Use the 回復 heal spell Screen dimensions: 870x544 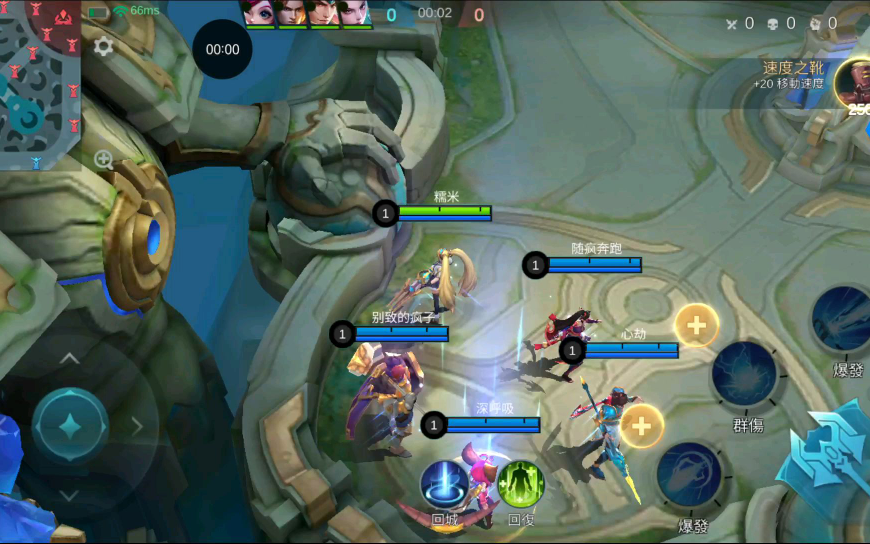(x=520, y=484)
